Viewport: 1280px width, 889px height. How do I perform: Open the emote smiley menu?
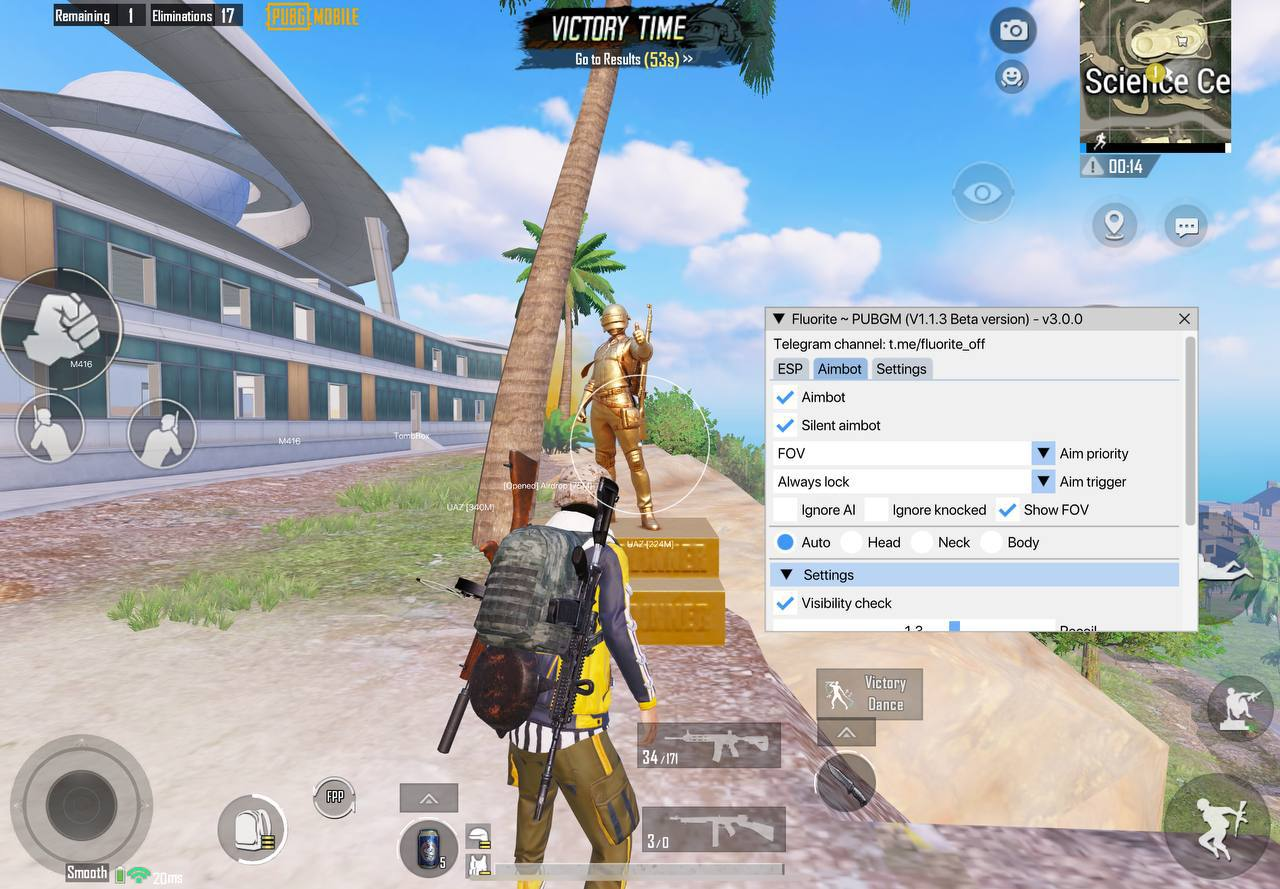pos(1012,76)
